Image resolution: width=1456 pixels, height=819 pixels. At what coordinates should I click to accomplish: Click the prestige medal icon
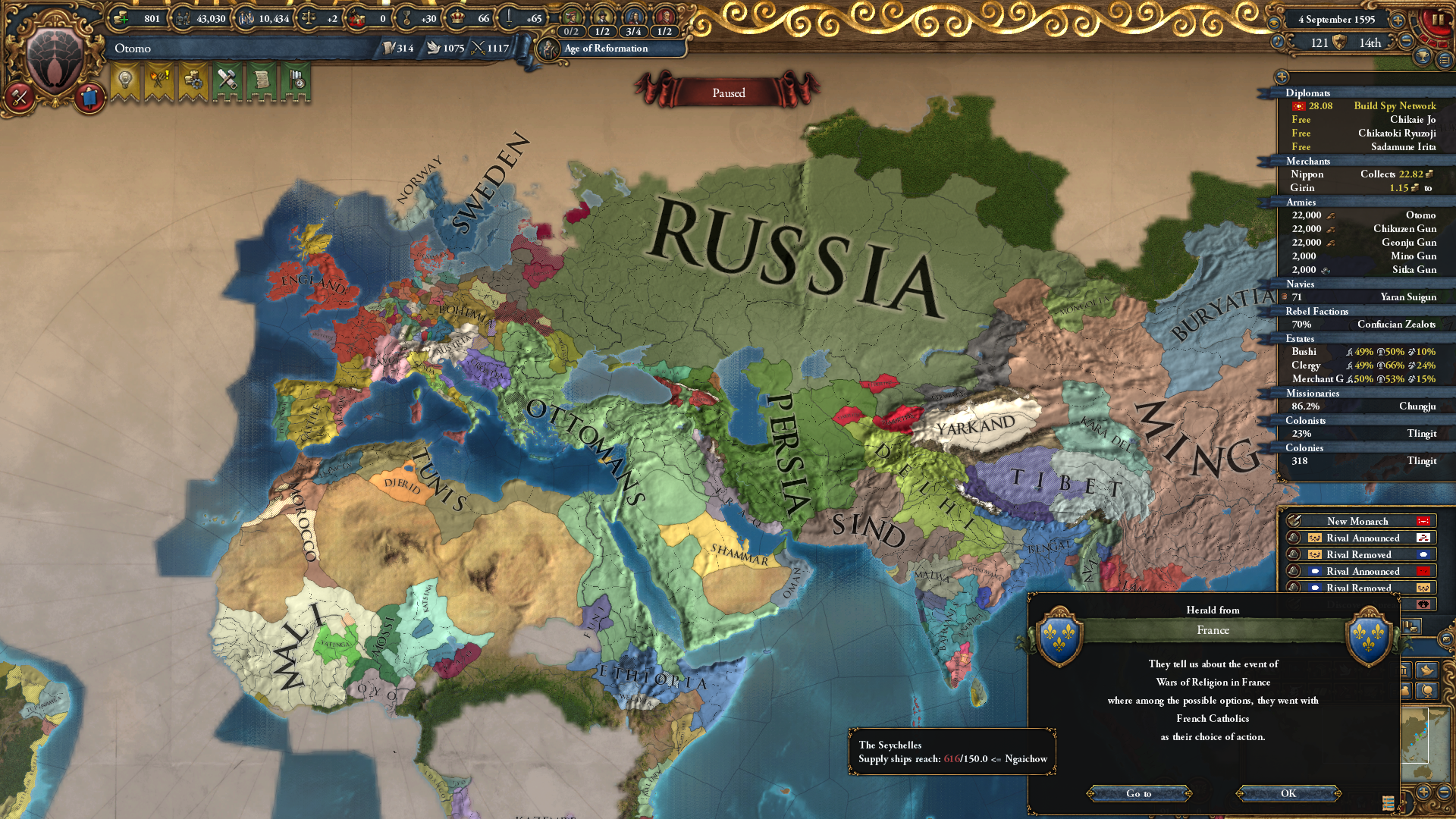click(406, 19)
